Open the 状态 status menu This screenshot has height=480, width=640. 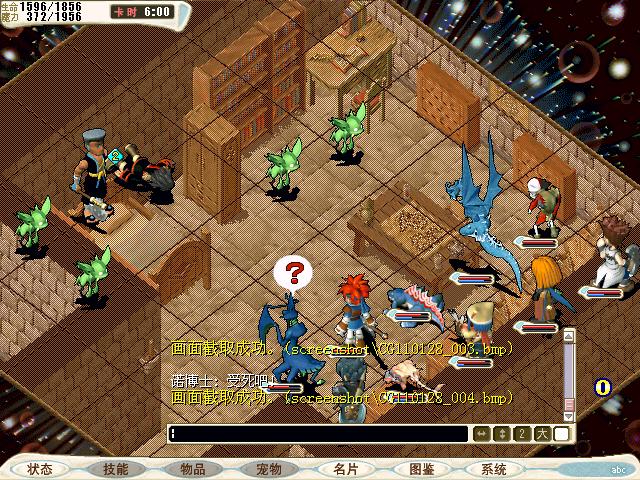(40, 469)
